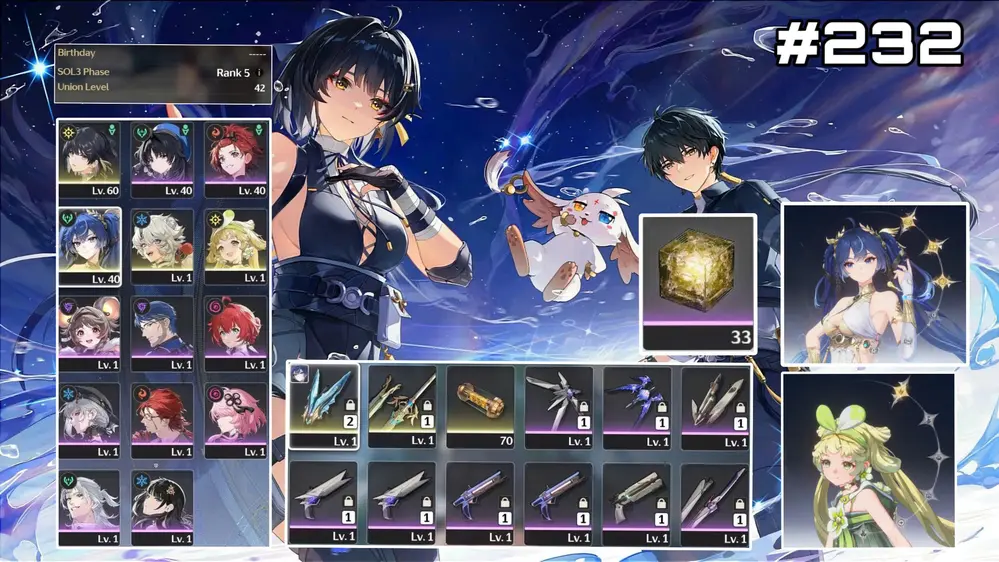This screenshot has height=562, width=999.
Task: Choose the brown-haired girl with hair buns
Action: (x=90, y=333)
